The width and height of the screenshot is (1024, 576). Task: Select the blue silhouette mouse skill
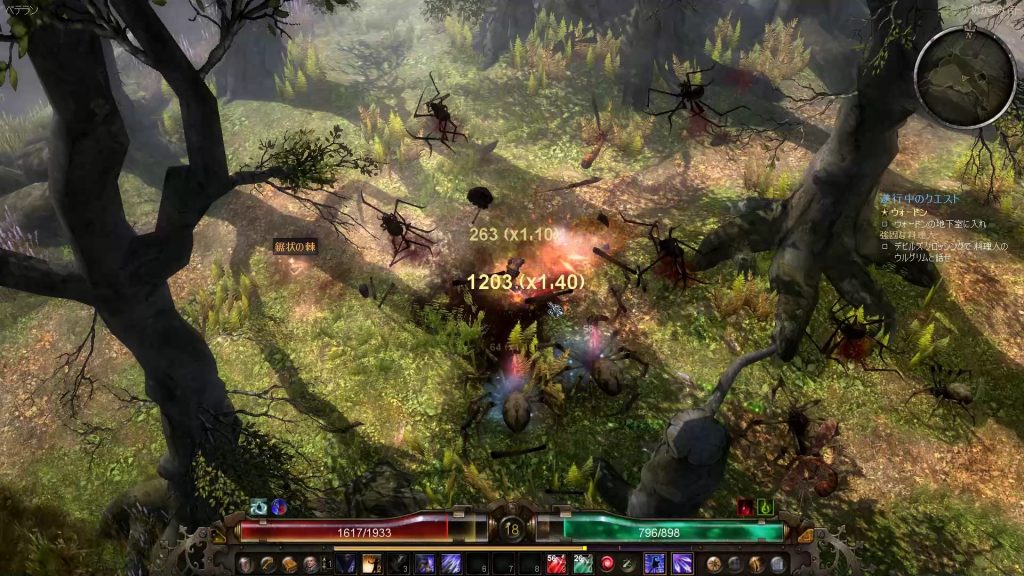(655, 564)
